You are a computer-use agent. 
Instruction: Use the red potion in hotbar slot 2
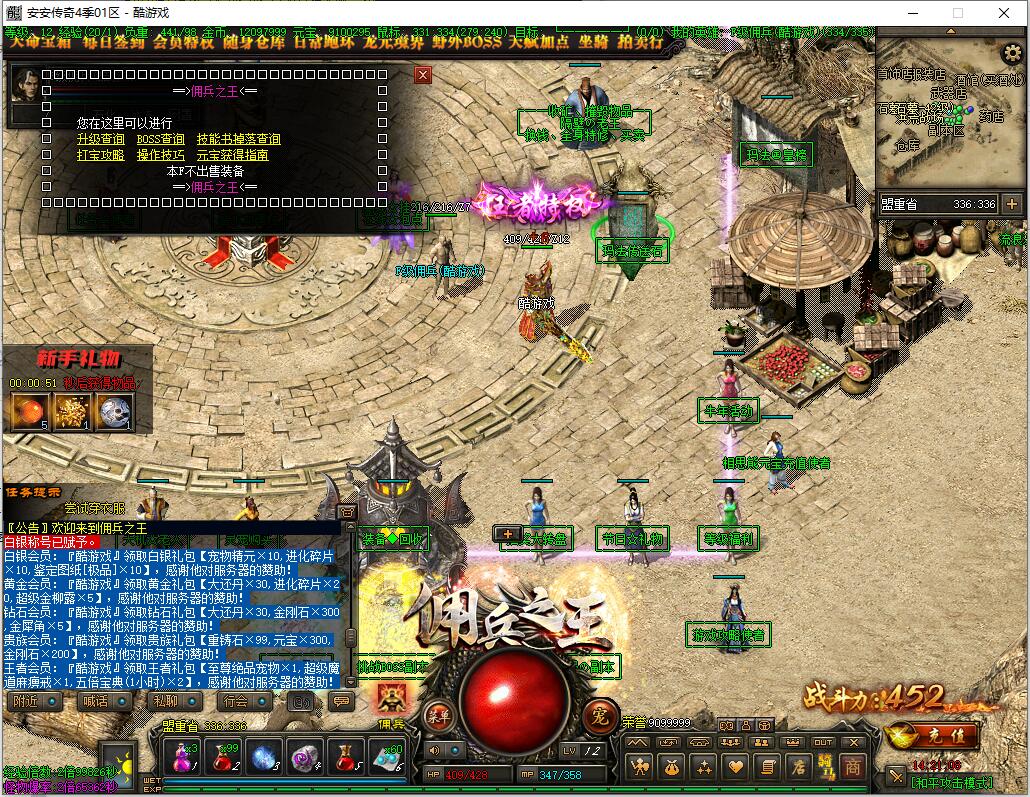(224, 757)
